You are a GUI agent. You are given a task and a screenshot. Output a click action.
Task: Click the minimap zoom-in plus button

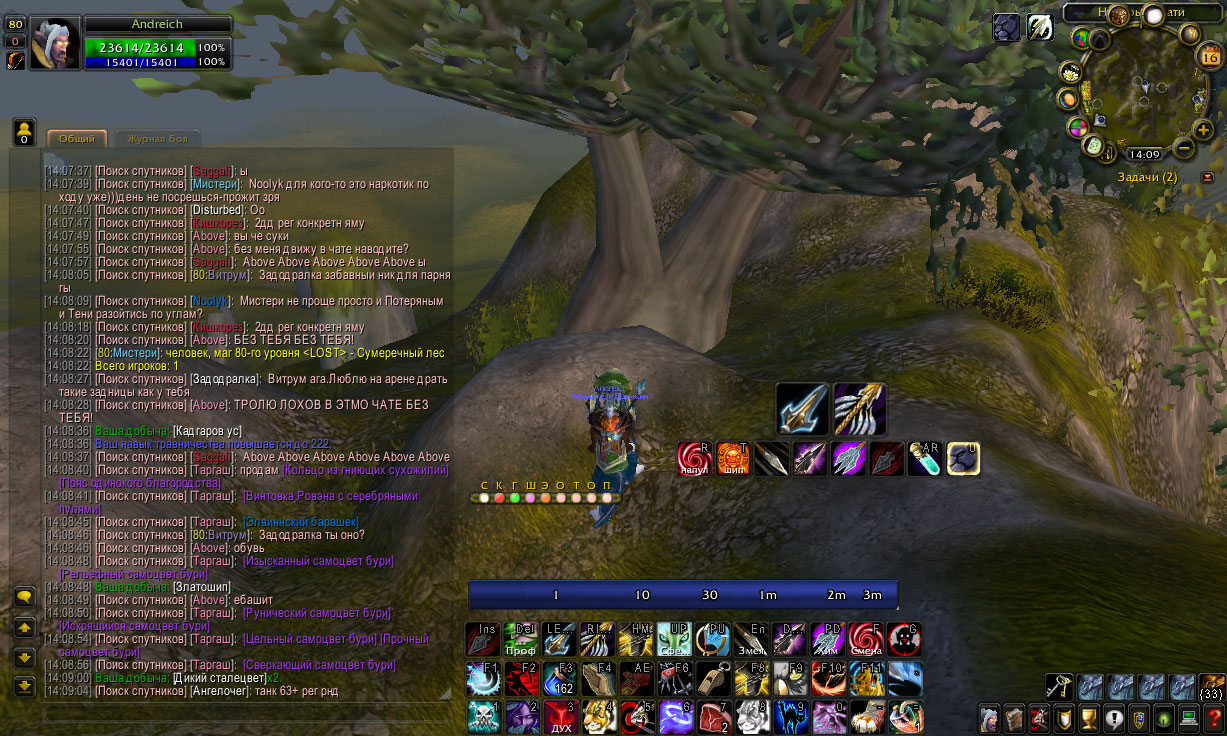coord(1203,130)
